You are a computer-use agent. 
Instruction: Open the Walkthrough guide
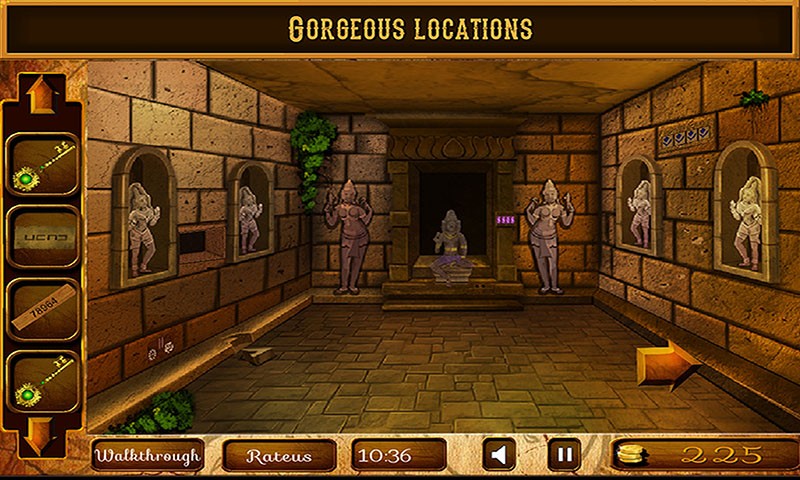pos(148,456)
